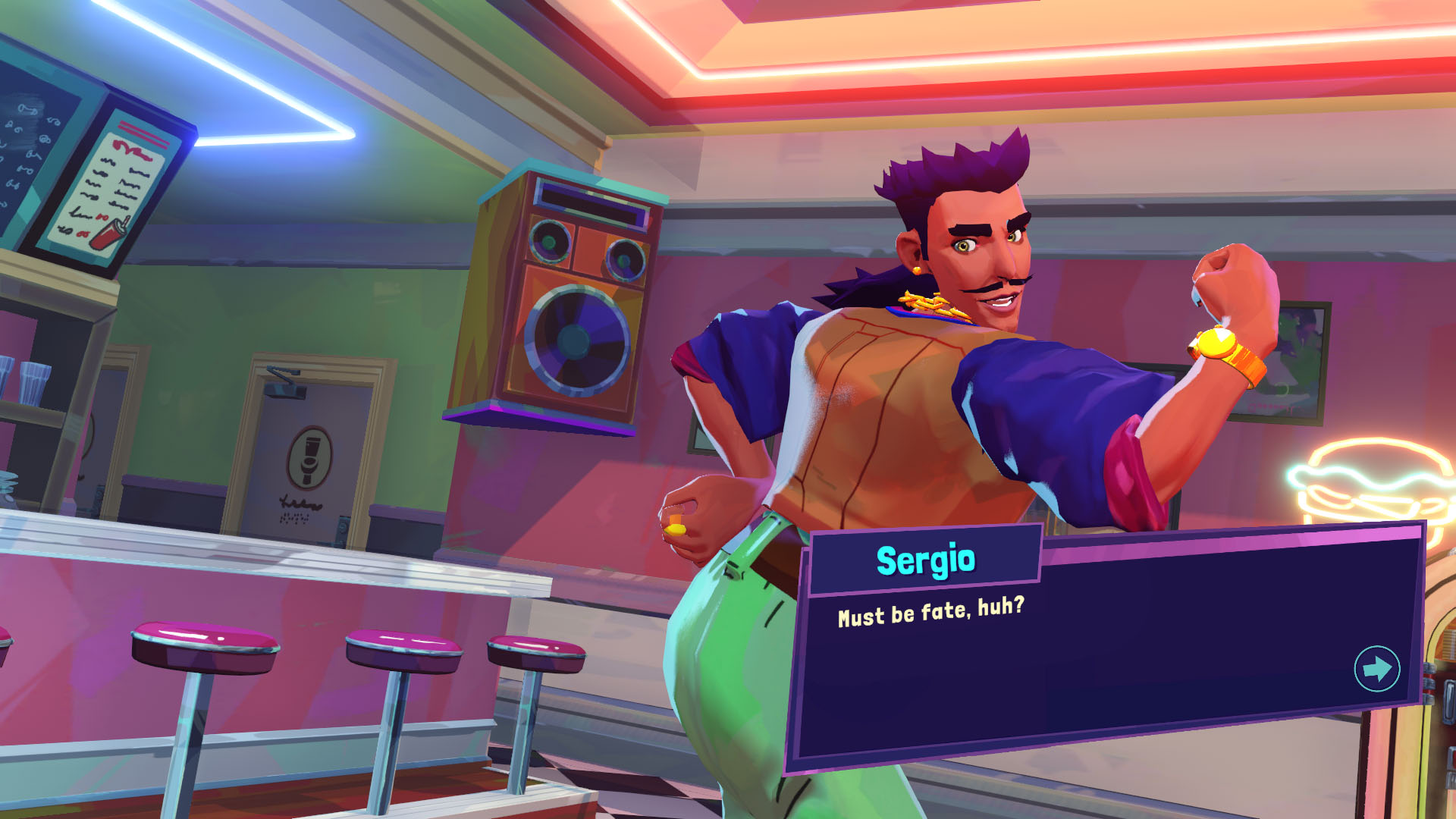Image resolution: width=1456 pixels, height=819 pixels.
Task: Advance dialogue with the arrow button
Action: (1376, 669)
